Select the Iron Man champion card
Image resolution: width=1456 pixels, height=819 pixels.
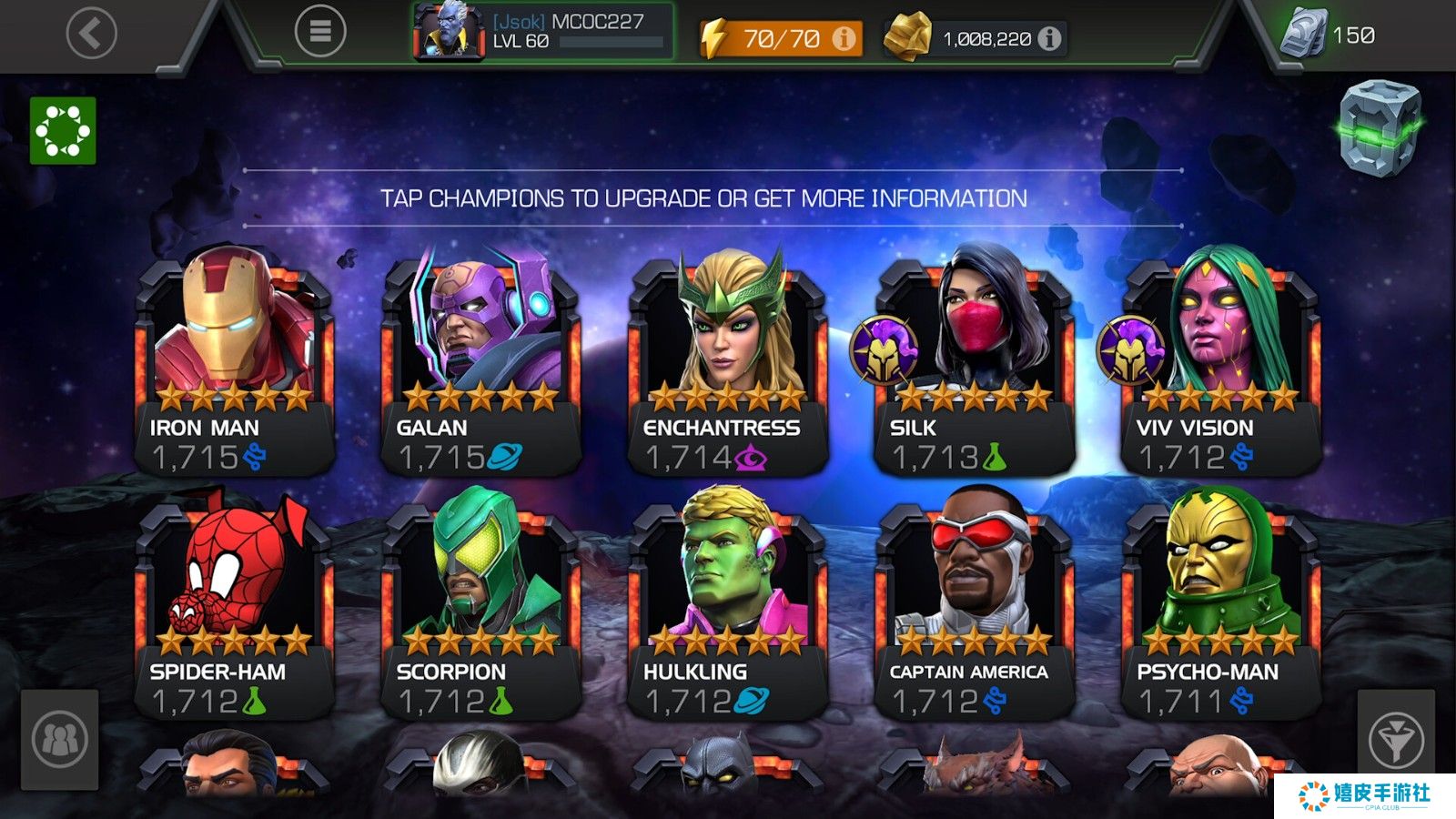pos(234,364)
